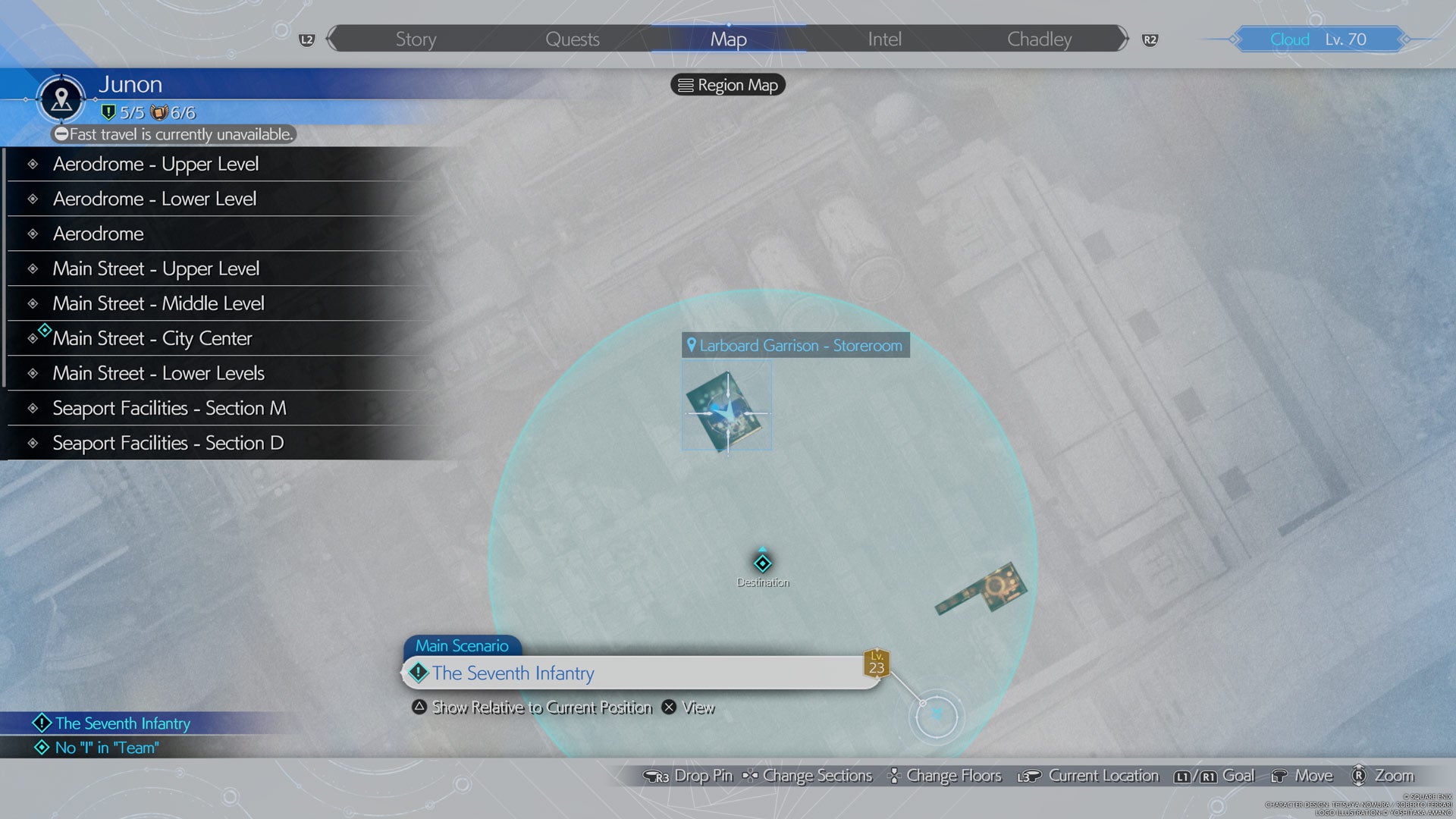The height and width of the screenshot is (819, 1456).
Task: Select tracked quest No "I" in "Team"
Action: click(107, 748)
